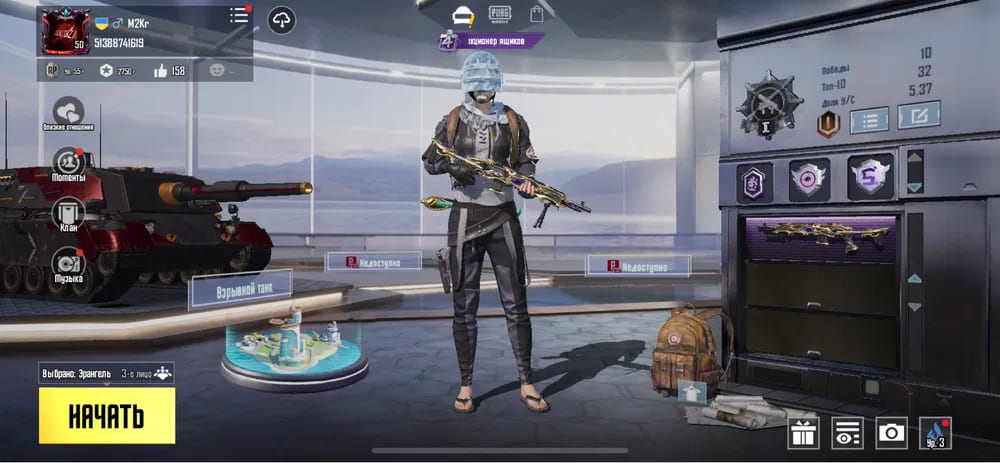Screen dimensions: 1000x463
Task: Click the edit pencil button on stats panel
Action: click(x=918, y=116)
